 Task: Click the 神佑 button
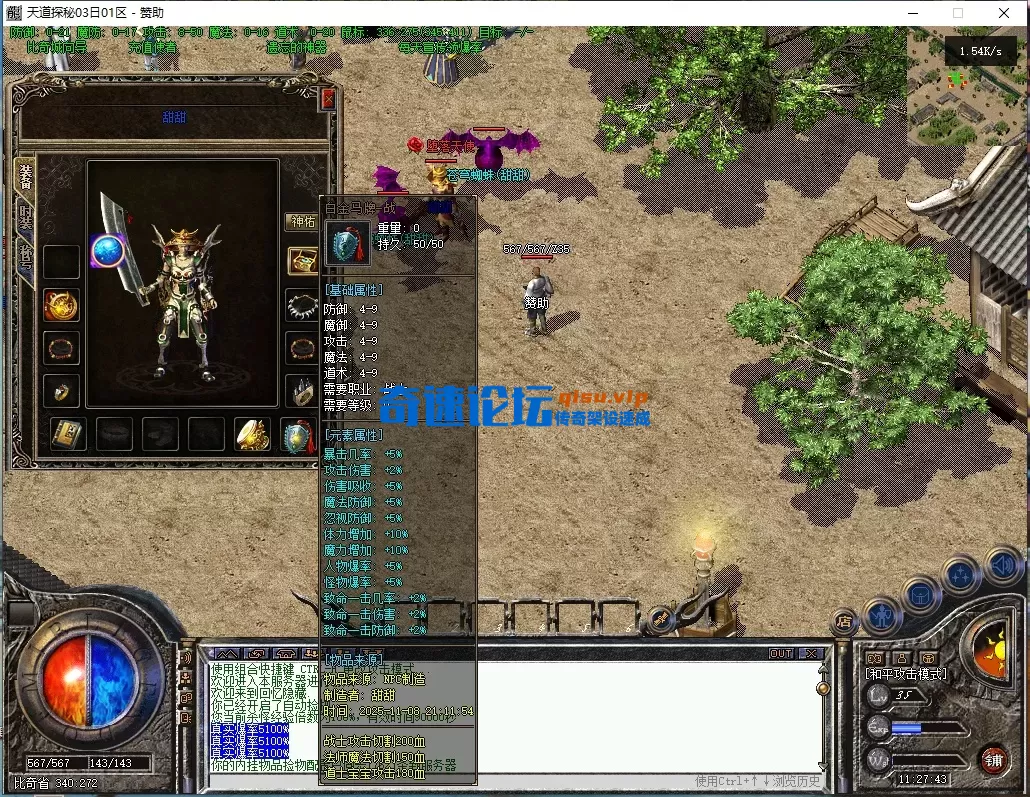click(x=303, y=222)
